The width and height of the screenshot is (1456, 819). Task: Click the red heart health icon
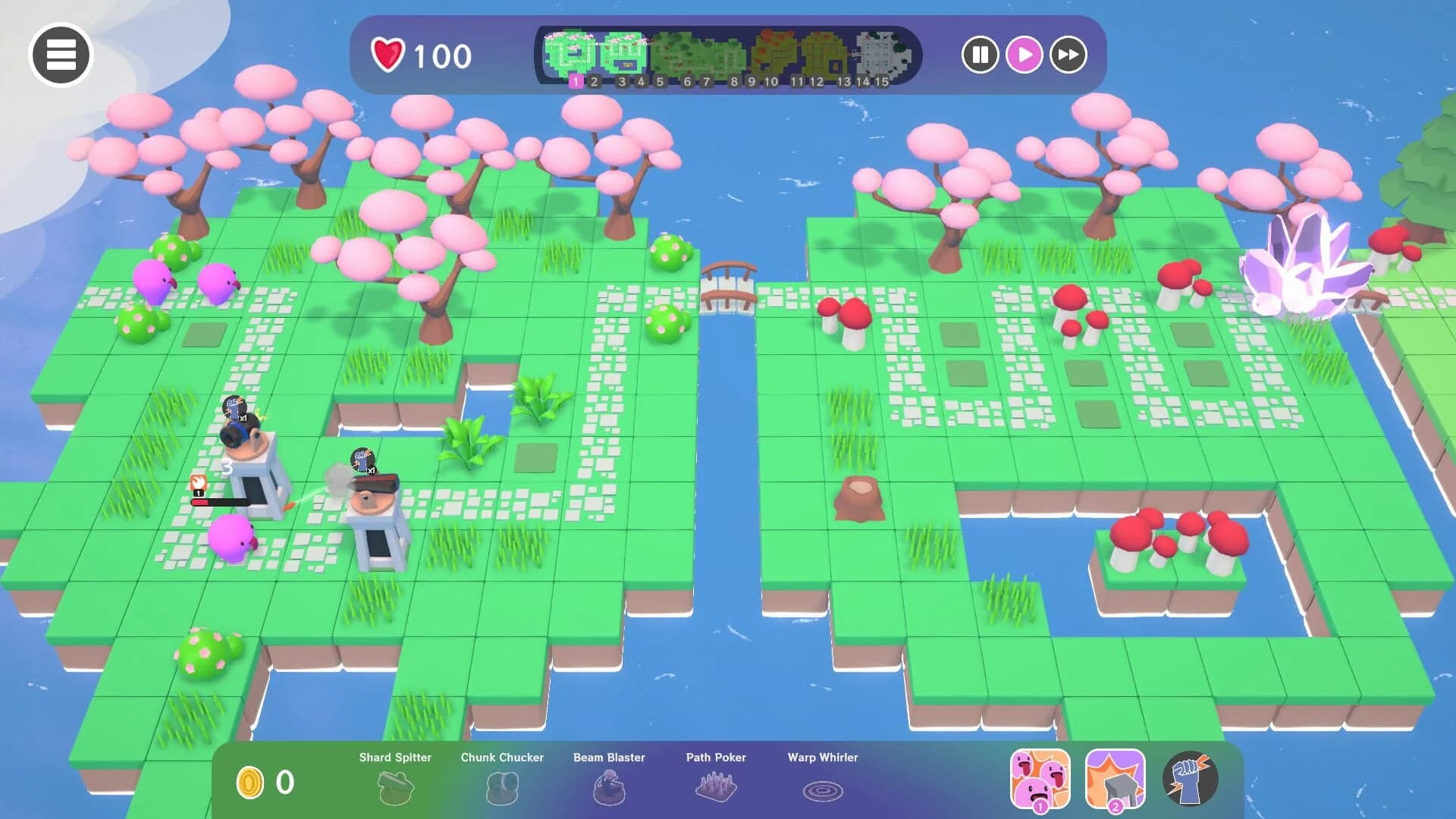[387, 53]
